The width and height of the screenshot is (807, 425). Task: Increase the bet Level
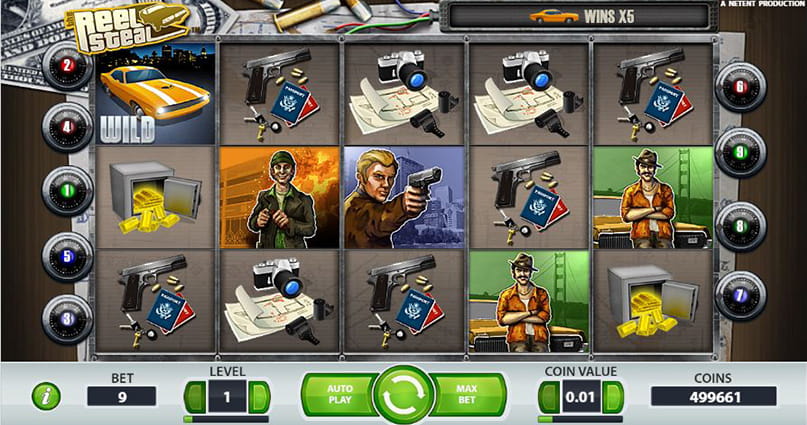pos(261,396)
